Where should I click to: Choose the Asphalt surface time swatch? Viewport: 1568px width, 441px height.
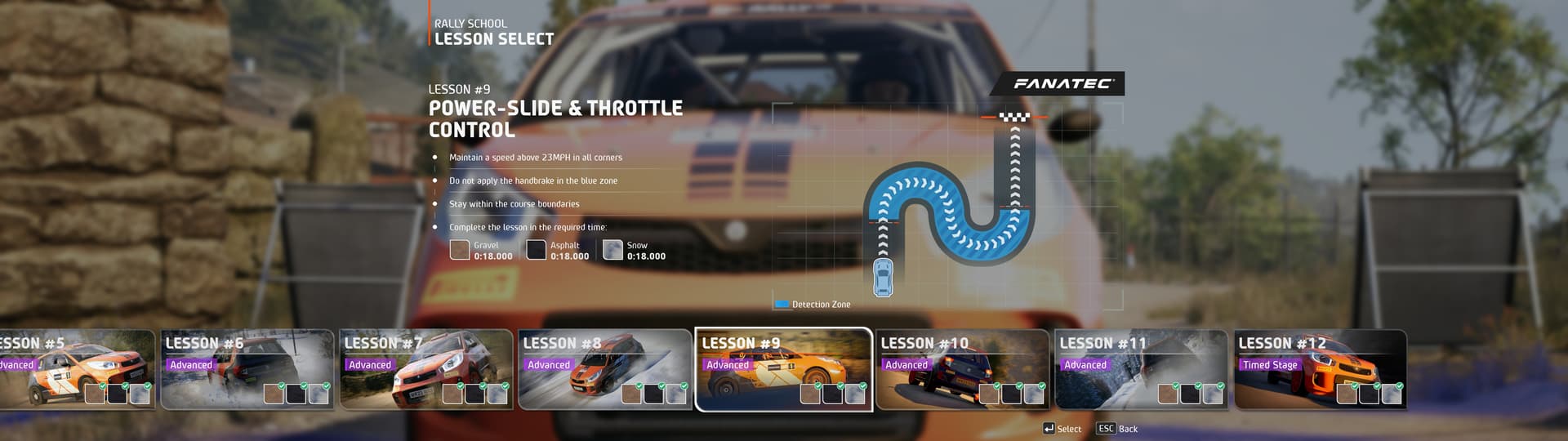pyautogui.click(x=537, y=250)
